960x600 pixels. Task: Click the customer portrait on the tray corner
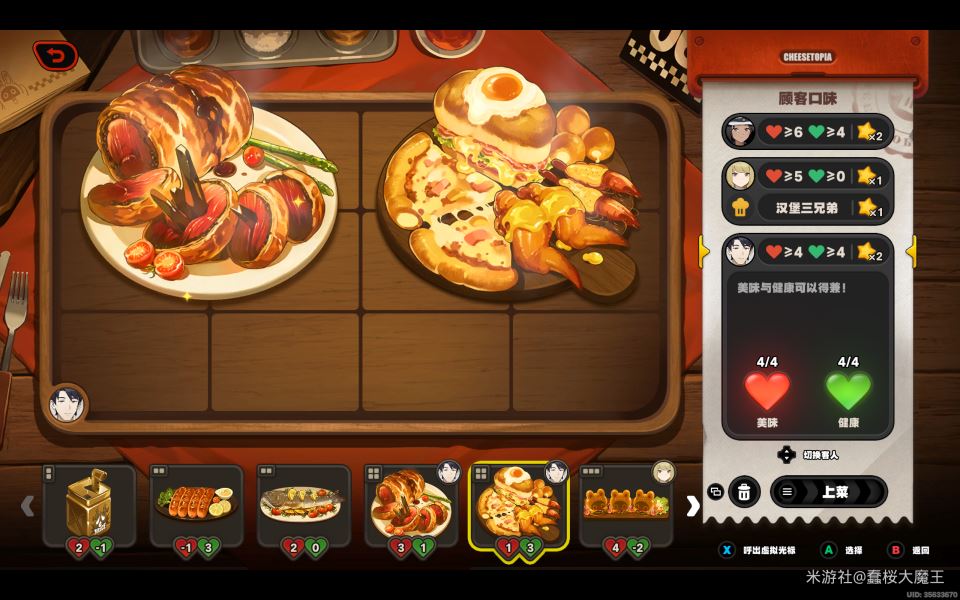(67, 406)
